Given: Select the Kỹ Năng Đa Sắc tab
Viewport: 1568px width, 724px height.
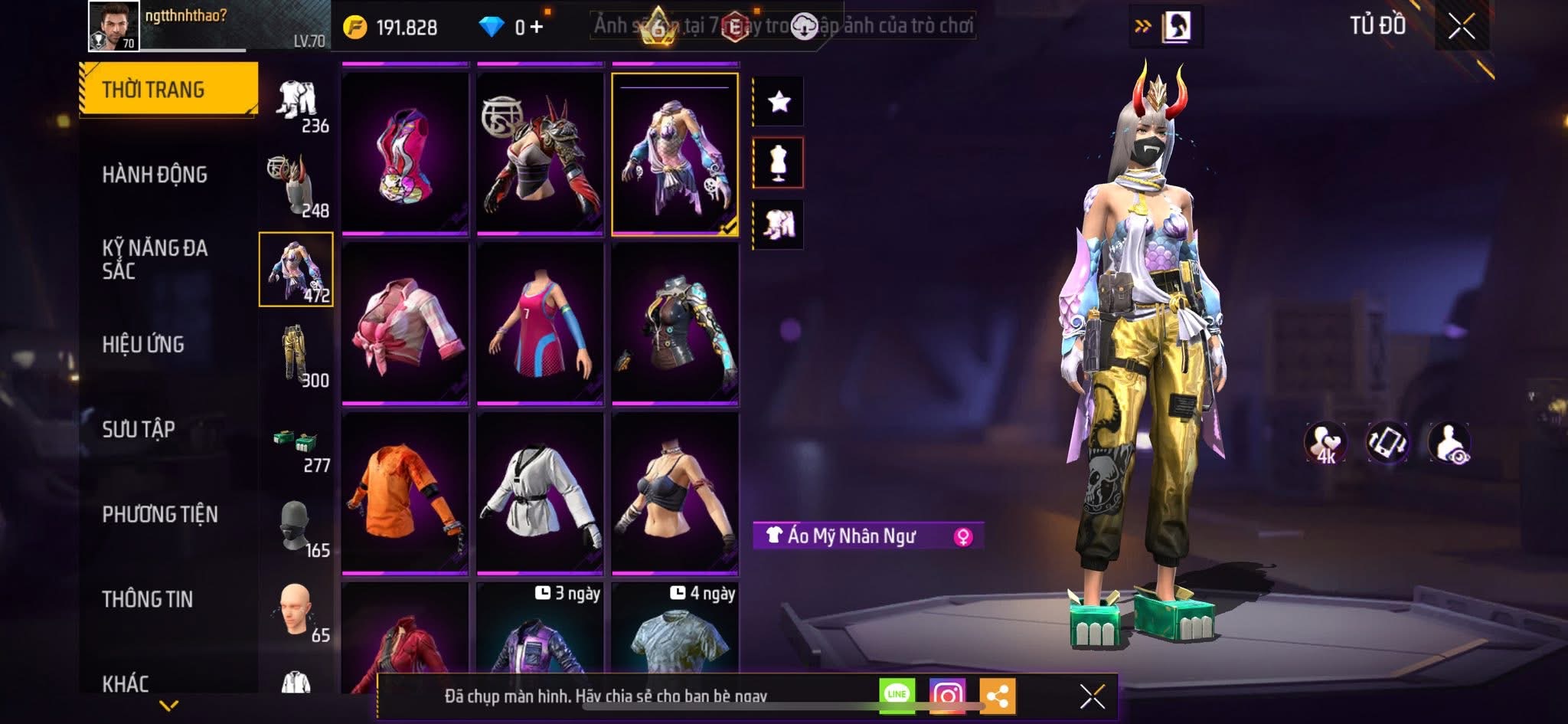Looking at the screenshot, I should [155, 259].
